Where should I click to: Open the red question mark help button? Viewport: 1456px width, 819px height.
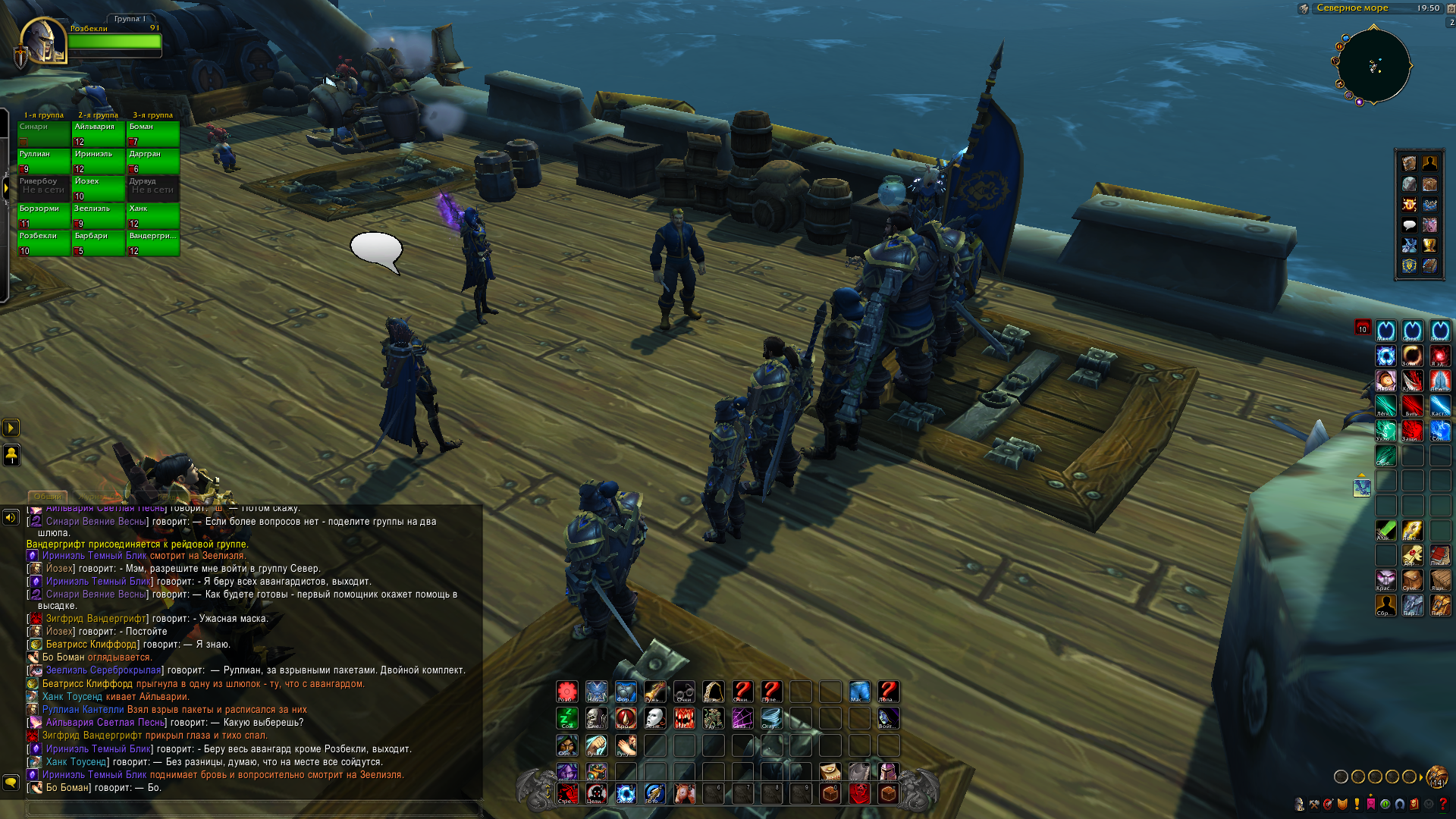point(1443,804)
